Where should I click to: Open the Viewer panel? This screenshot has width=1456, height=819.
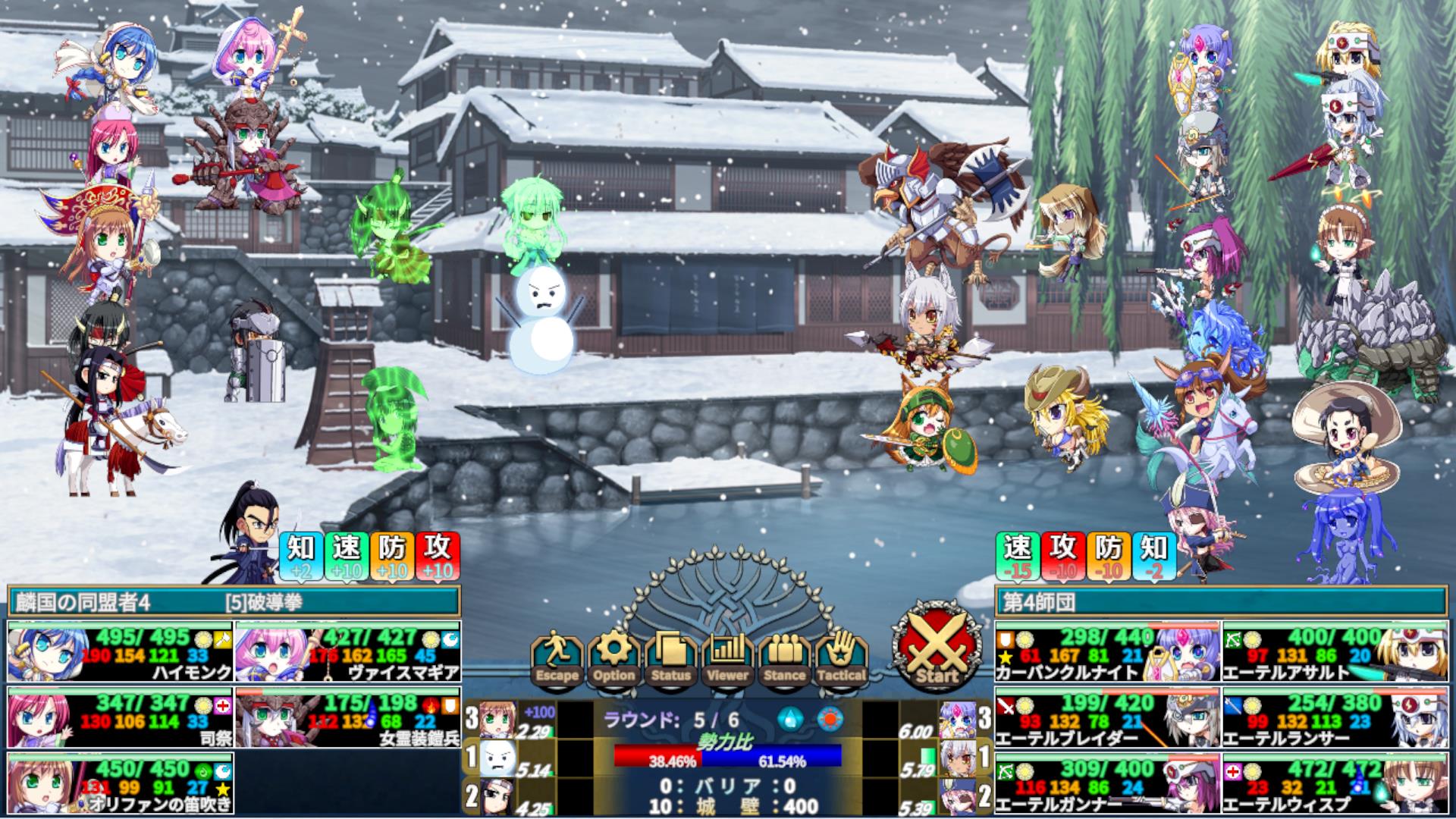(727, 658)
